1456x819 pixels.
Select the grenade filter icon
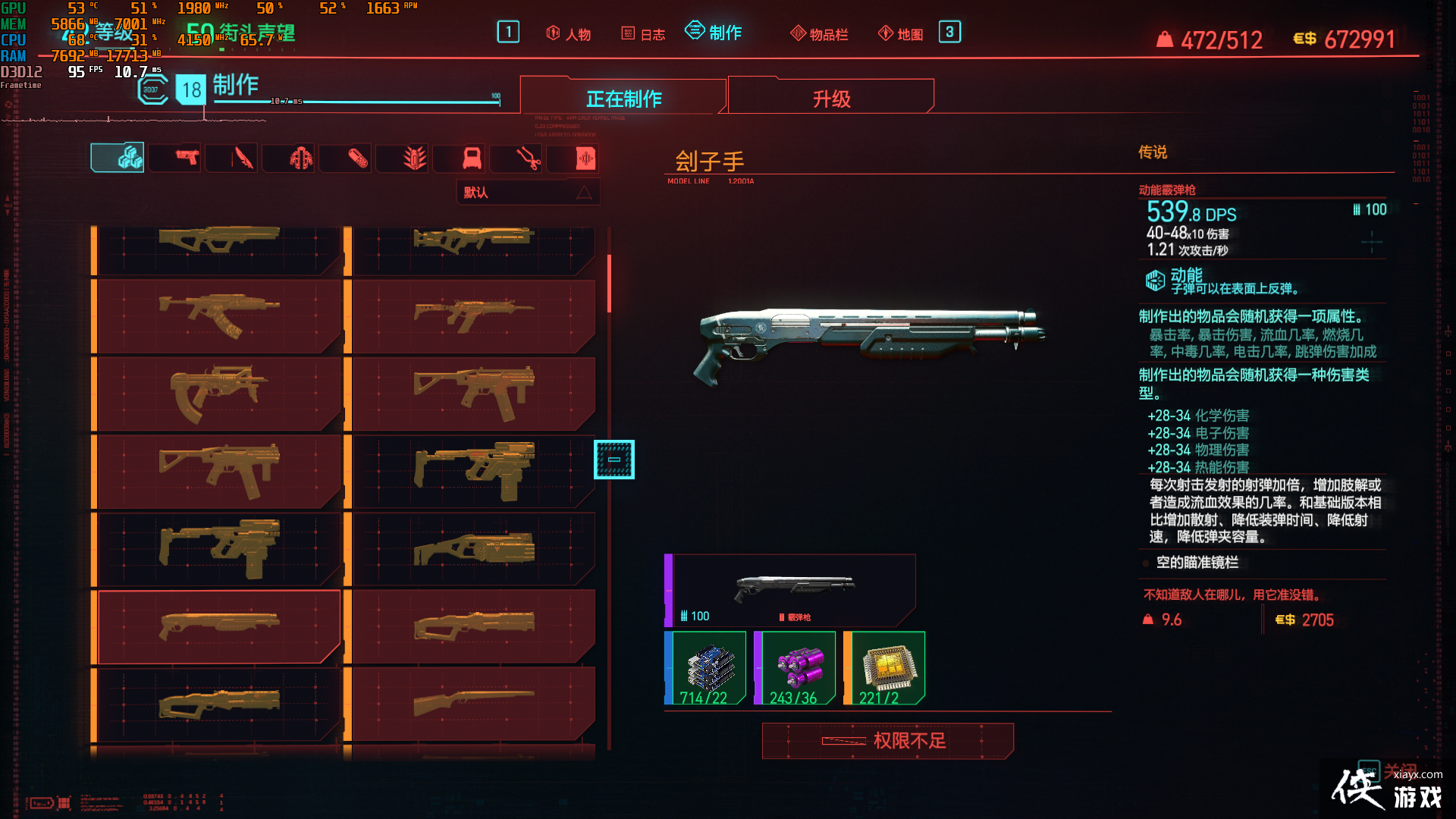(x=402, y=158)
